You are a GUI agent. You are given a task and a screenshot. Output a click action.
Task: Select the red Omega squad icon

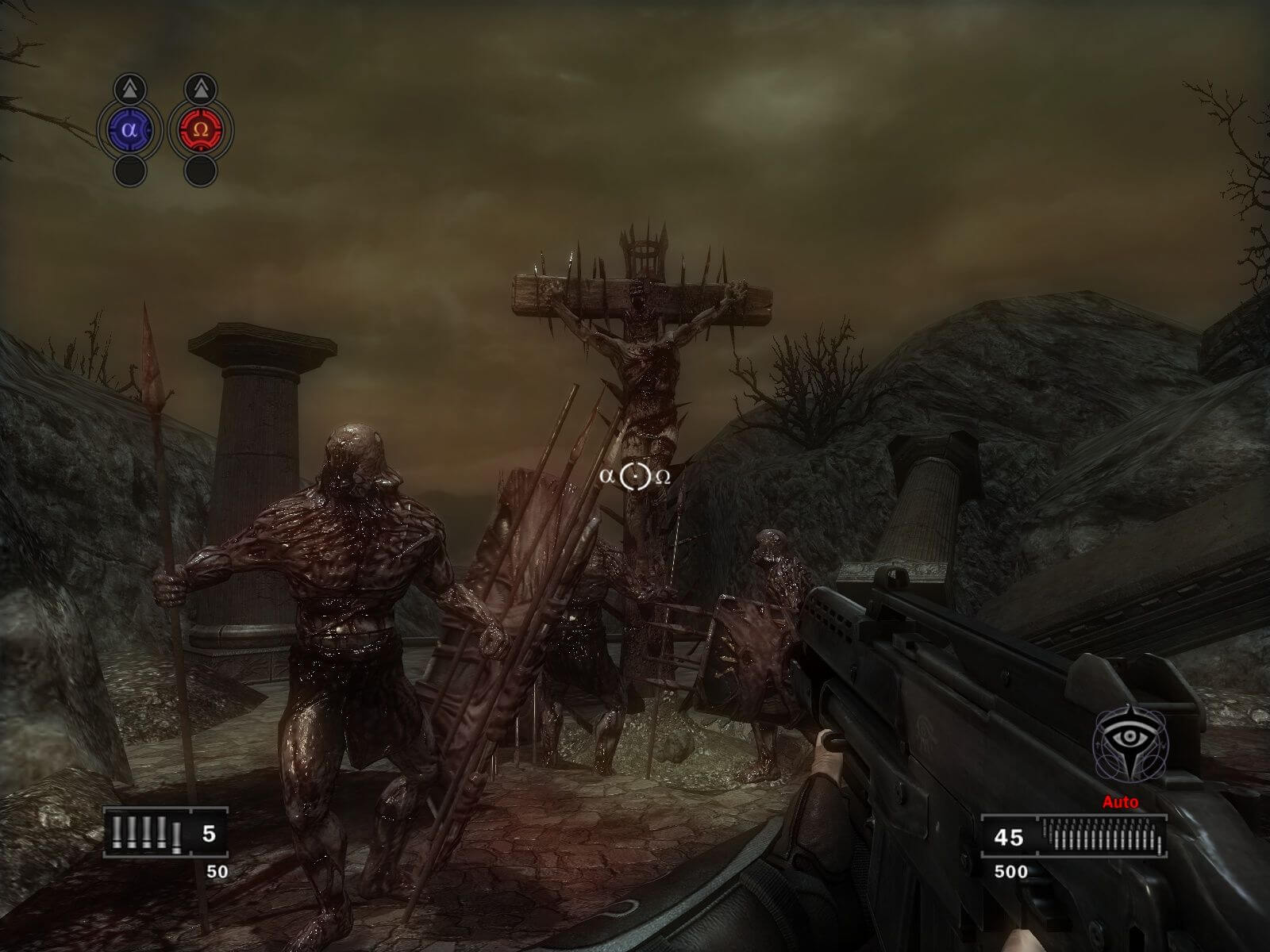tap(201, 128)
